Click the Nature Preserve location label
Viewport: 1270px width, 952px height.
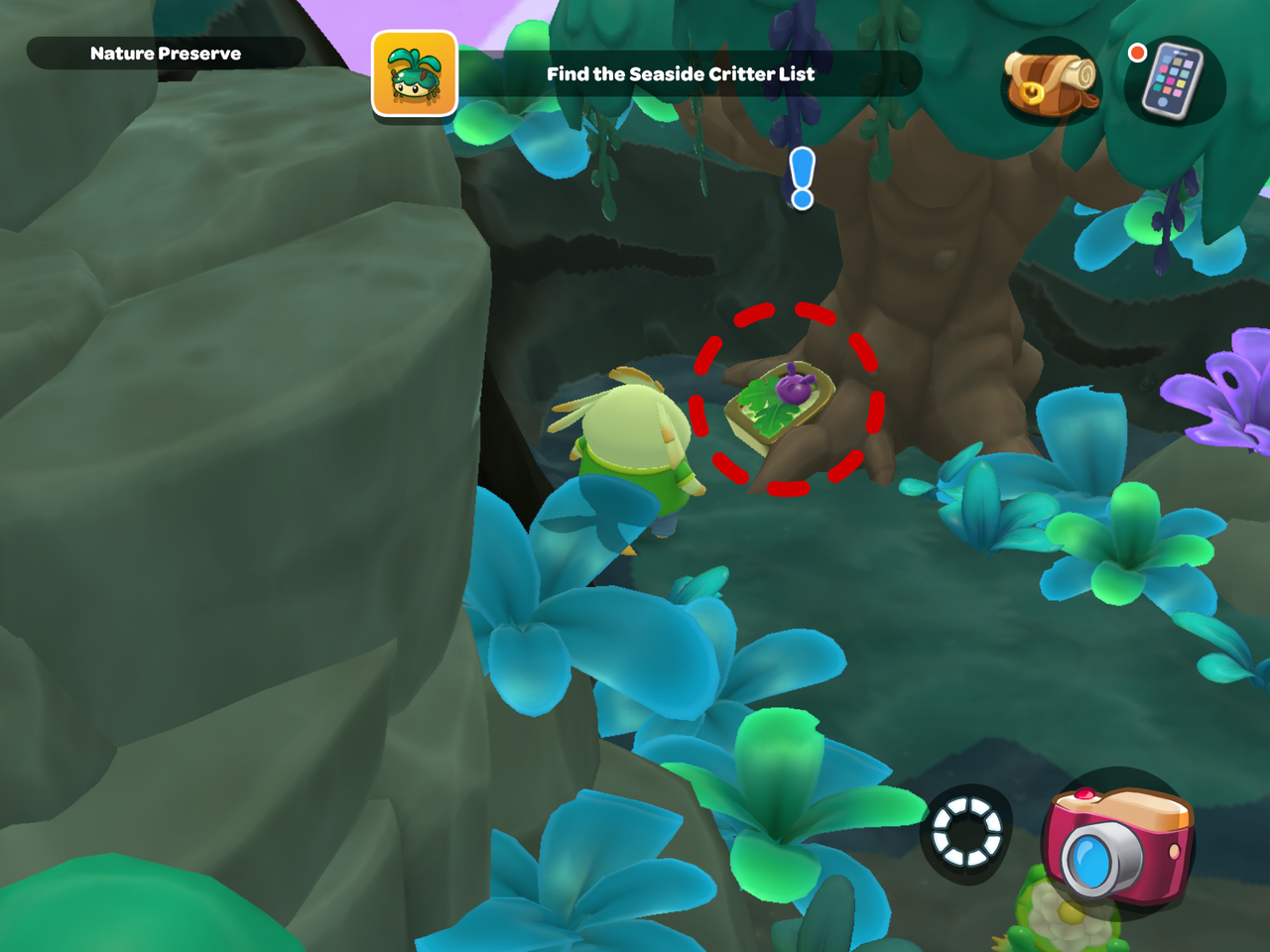(x=165, y=54)
